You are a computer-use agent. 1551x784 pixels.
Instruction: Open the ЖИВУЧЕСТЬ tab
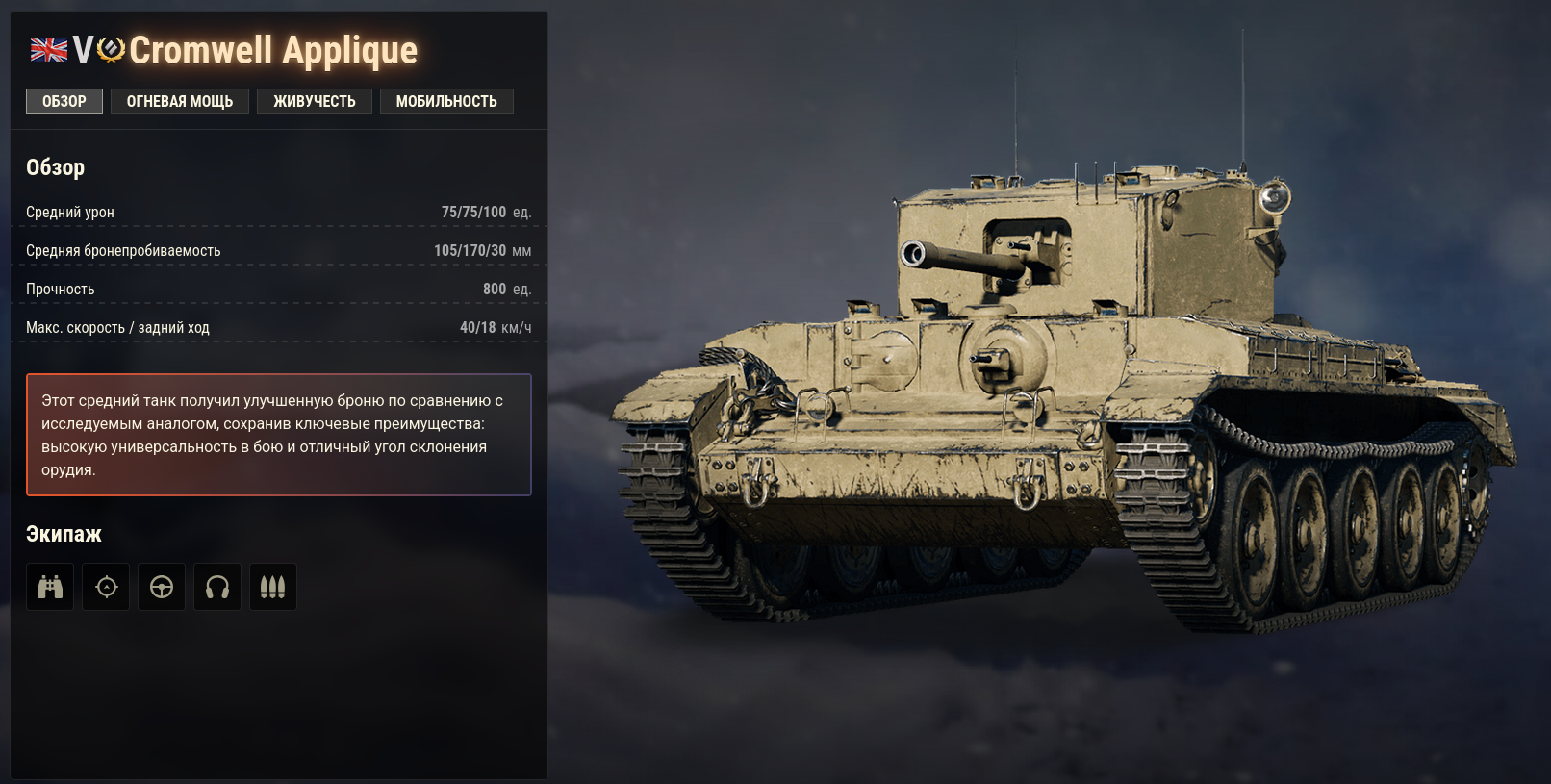click(x=315, y=100)
